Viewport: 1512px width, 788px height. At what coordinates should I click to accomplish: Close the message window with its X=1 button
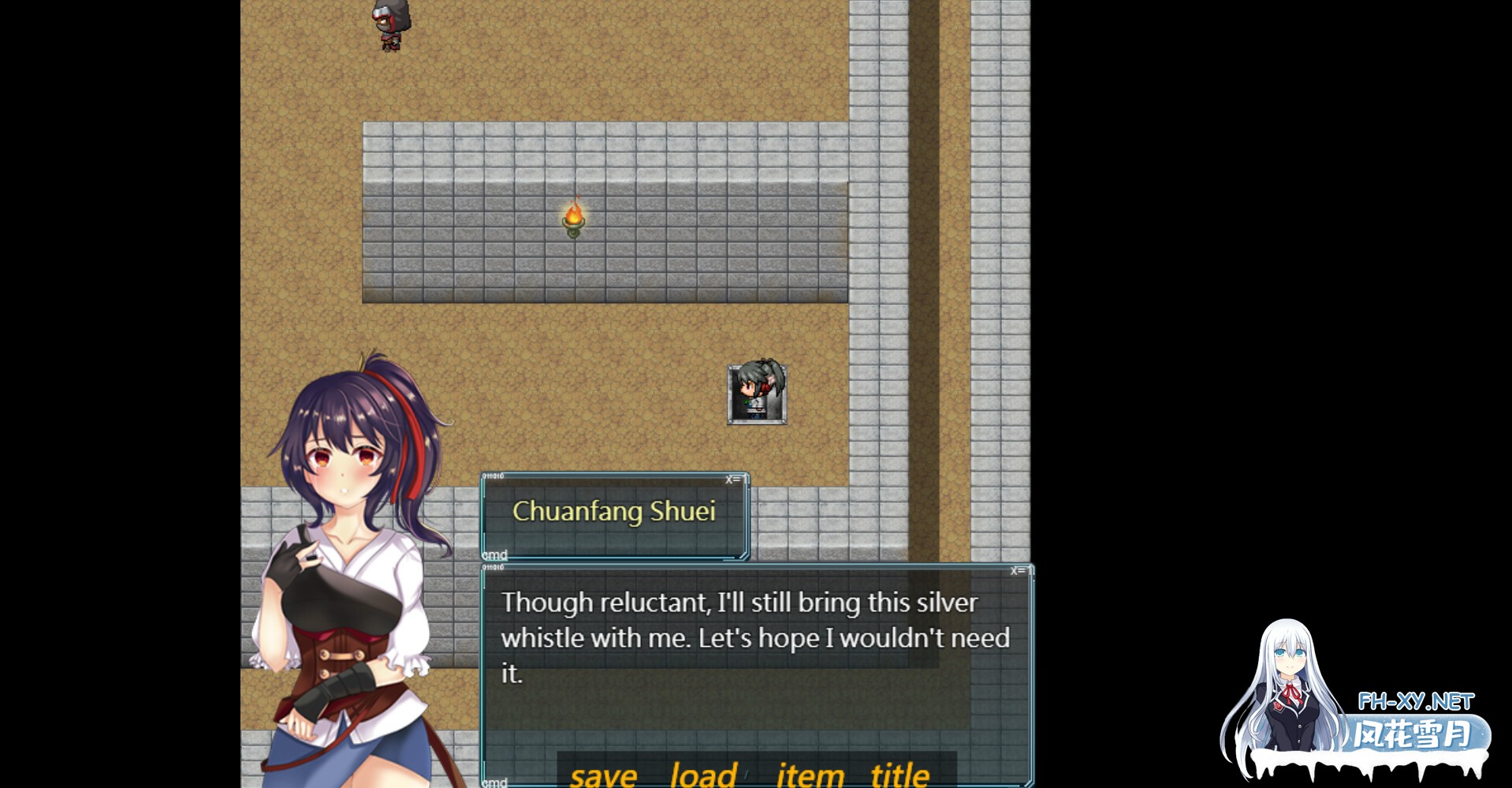1021,570
